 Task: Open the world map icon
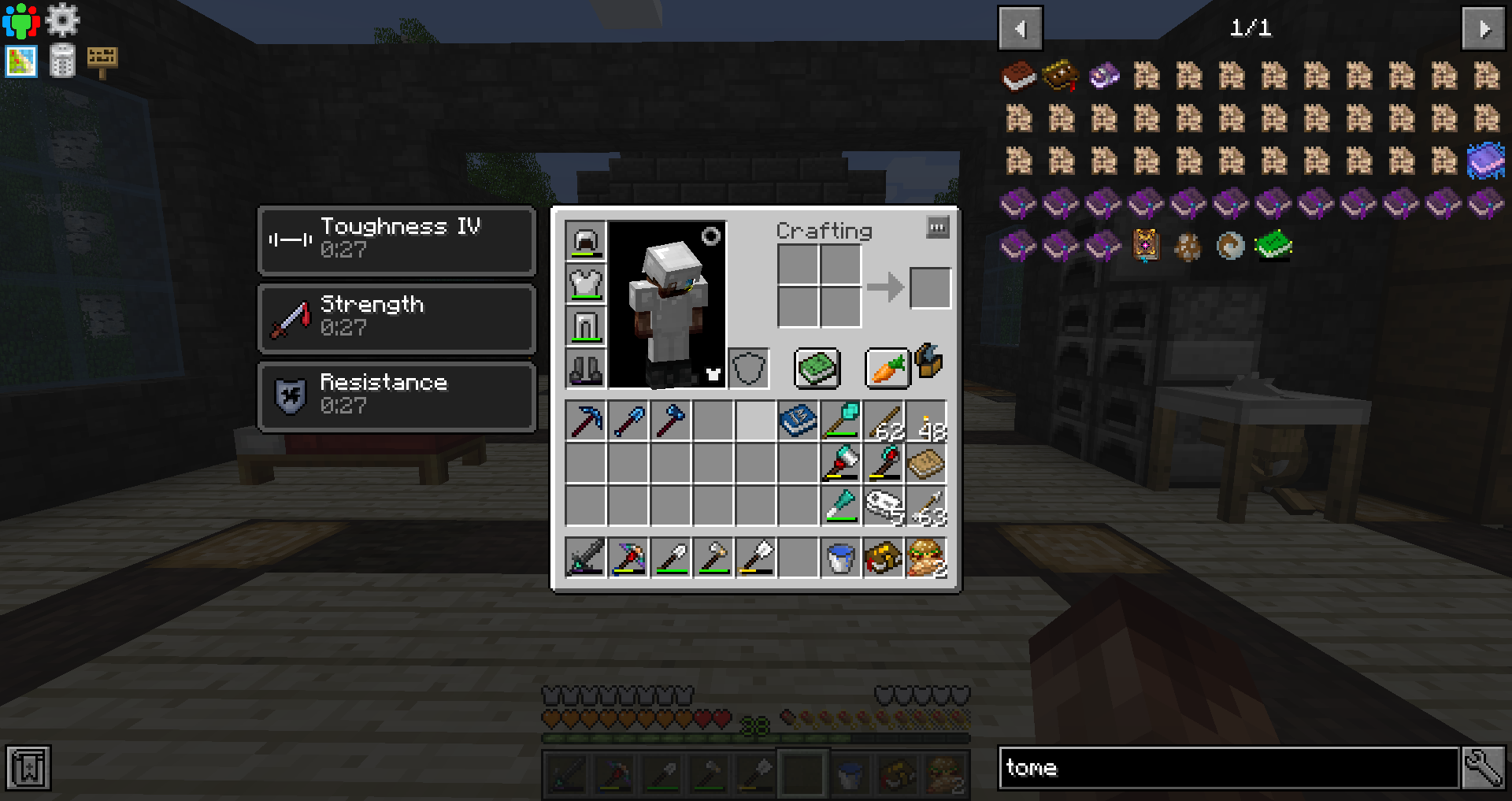coord(21,61)
